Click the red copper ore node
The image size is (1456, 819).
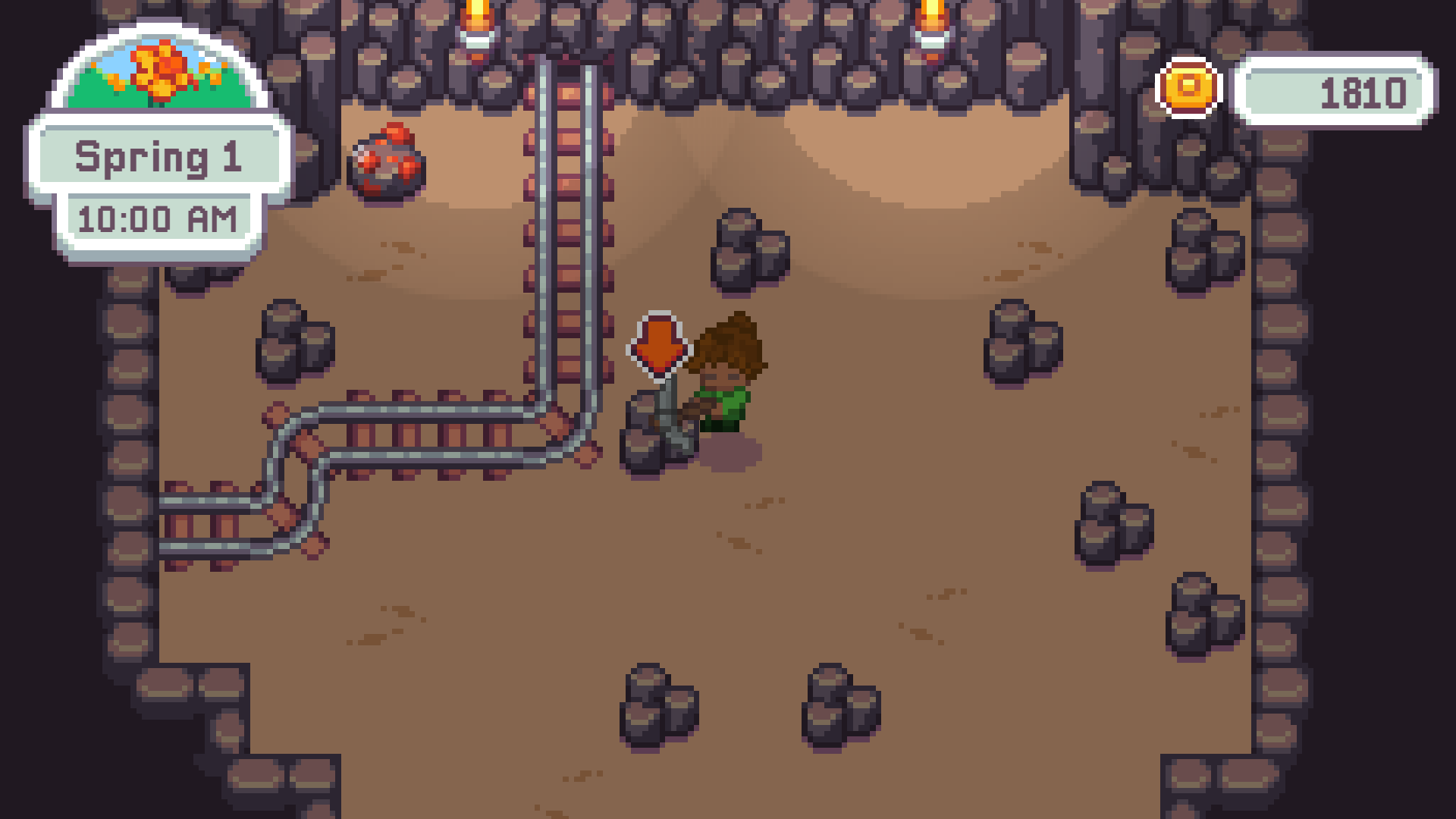tap(387, 163)
